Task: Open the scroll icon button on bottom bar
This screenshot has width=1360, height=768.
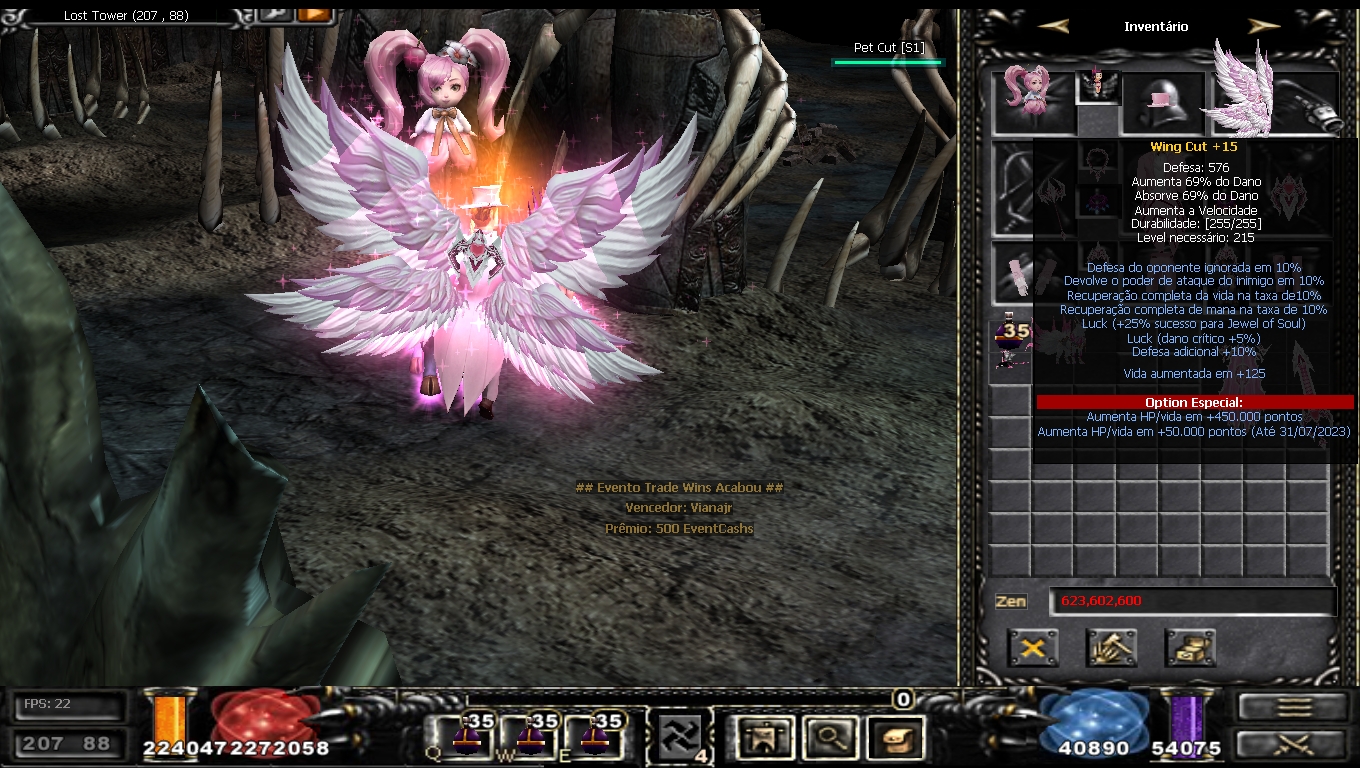Action: [x=895, y=738]
